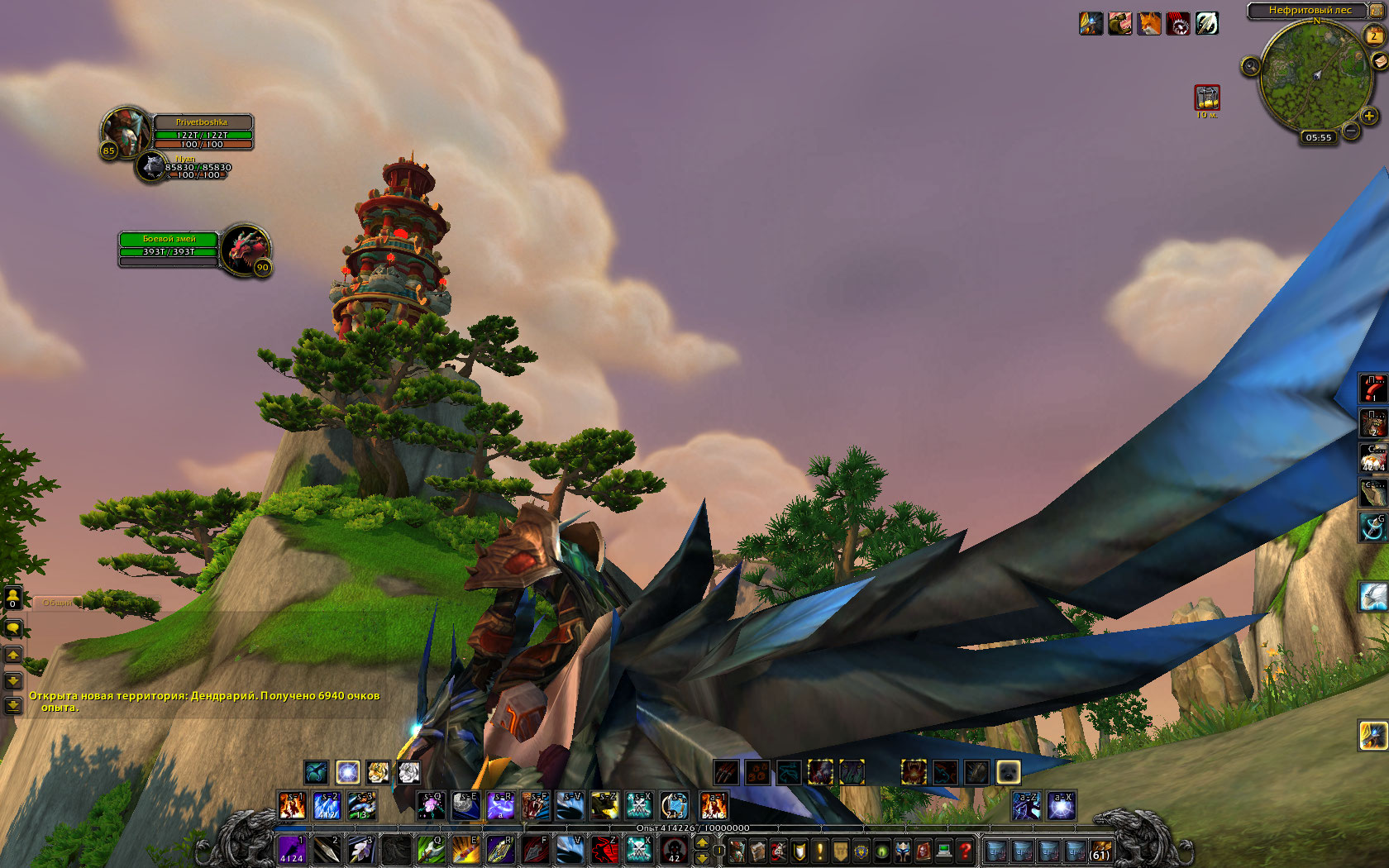Activate the purple ability showing 4124
Screen dimensions: 1389x868
(x=291, y=850)
